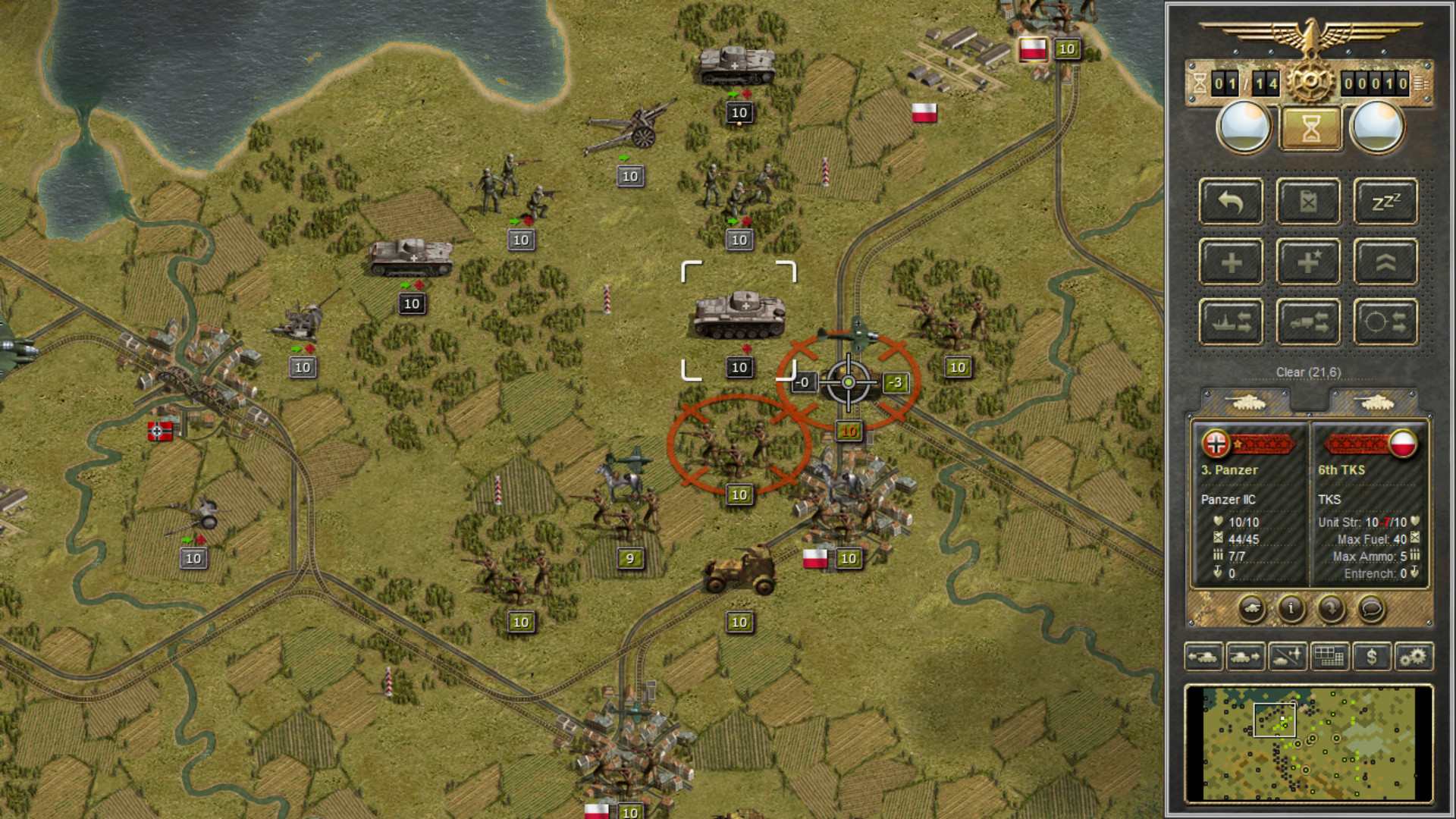Click the plain plus replacements button
The image size is (1456, 819).
click(1231, 262)
